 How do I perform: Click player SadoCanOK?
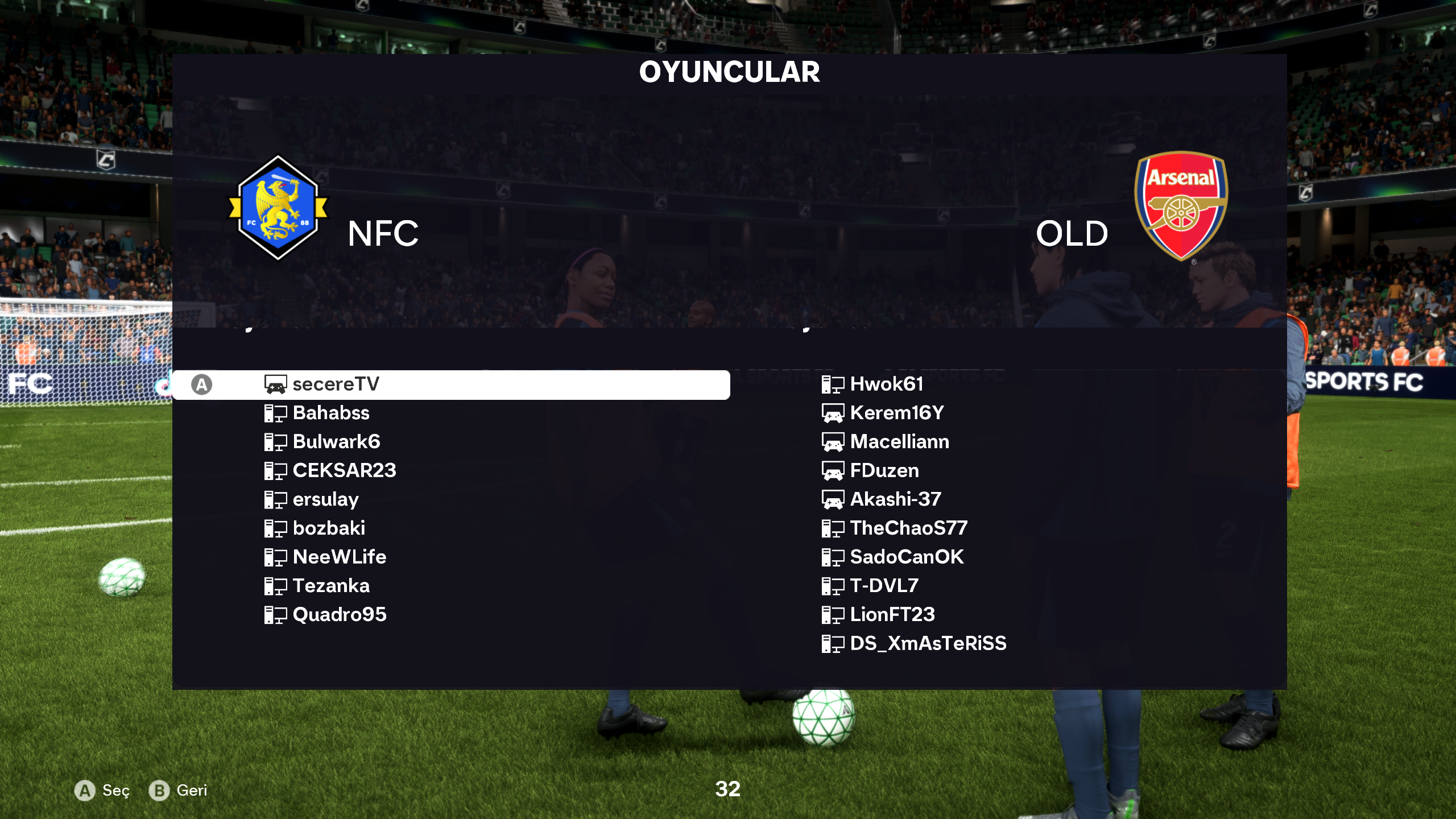coord(907,557)
